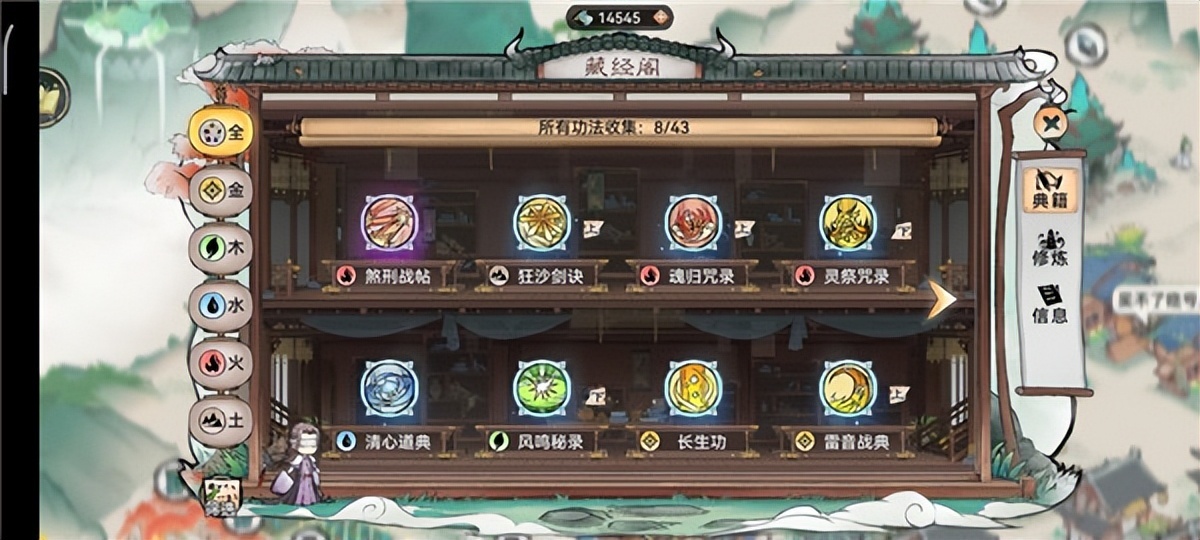Open the 煞刑战帖 technique scroll

click(389, 223)
